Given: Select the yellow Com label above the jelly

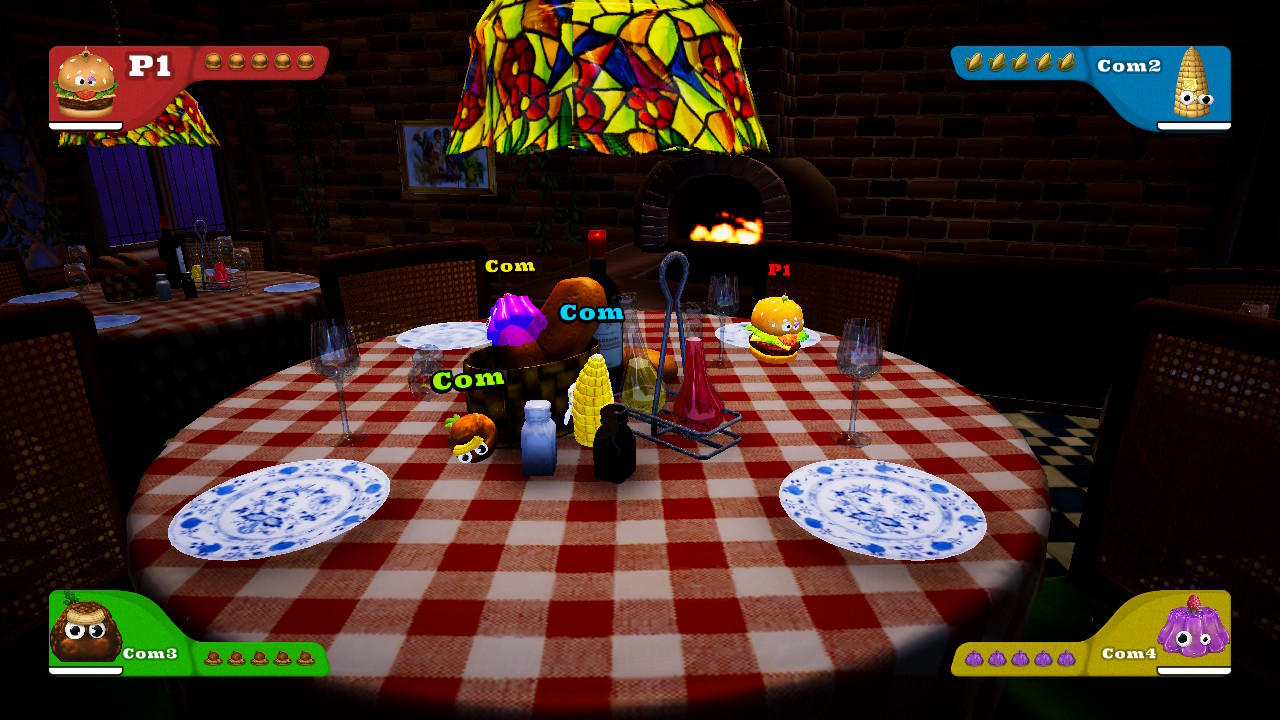Looking at the screenshot, I should 512,266.
